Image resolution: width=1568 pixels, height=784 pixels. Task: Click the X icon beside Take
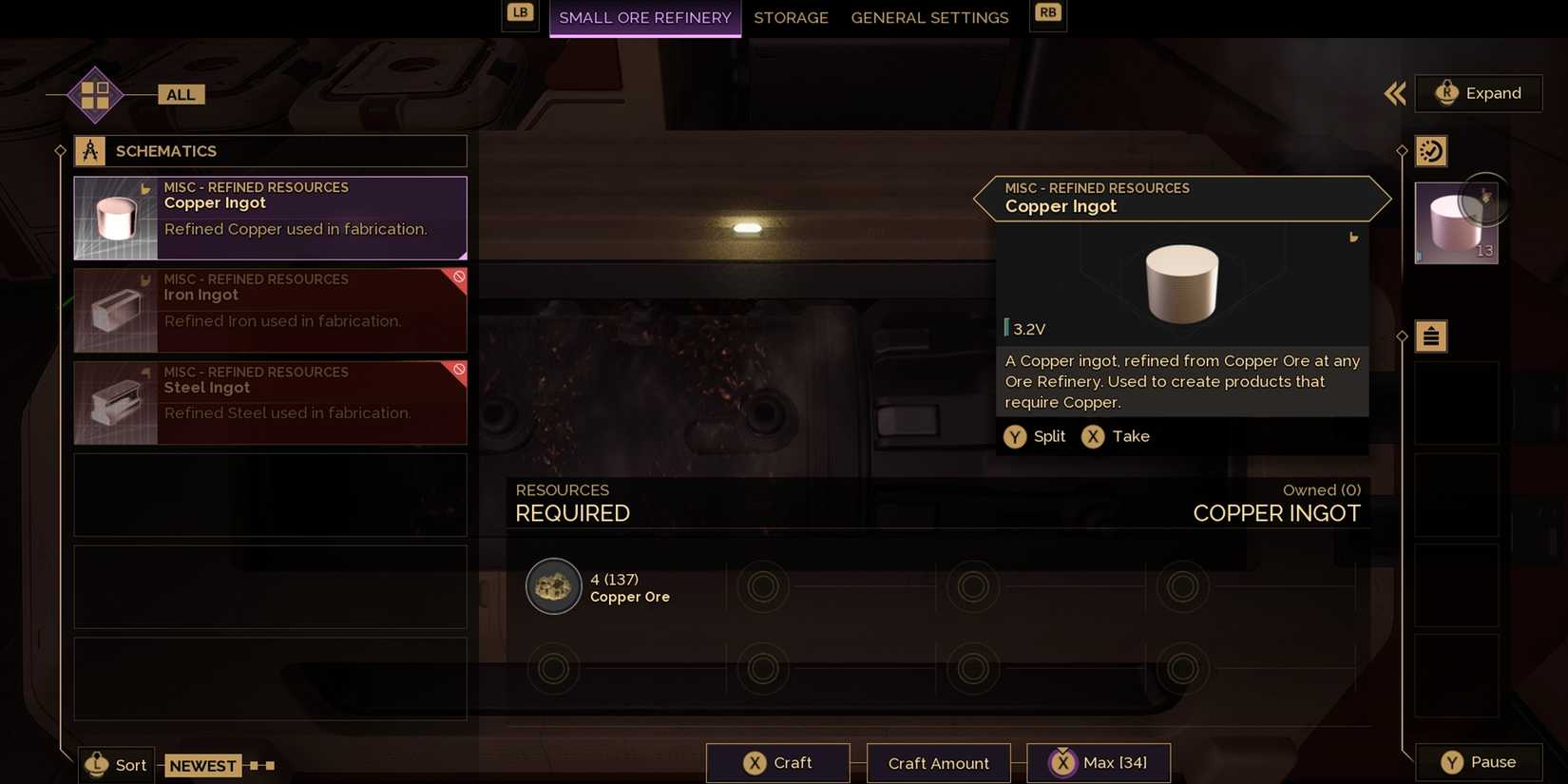(x=1092, y=436)
